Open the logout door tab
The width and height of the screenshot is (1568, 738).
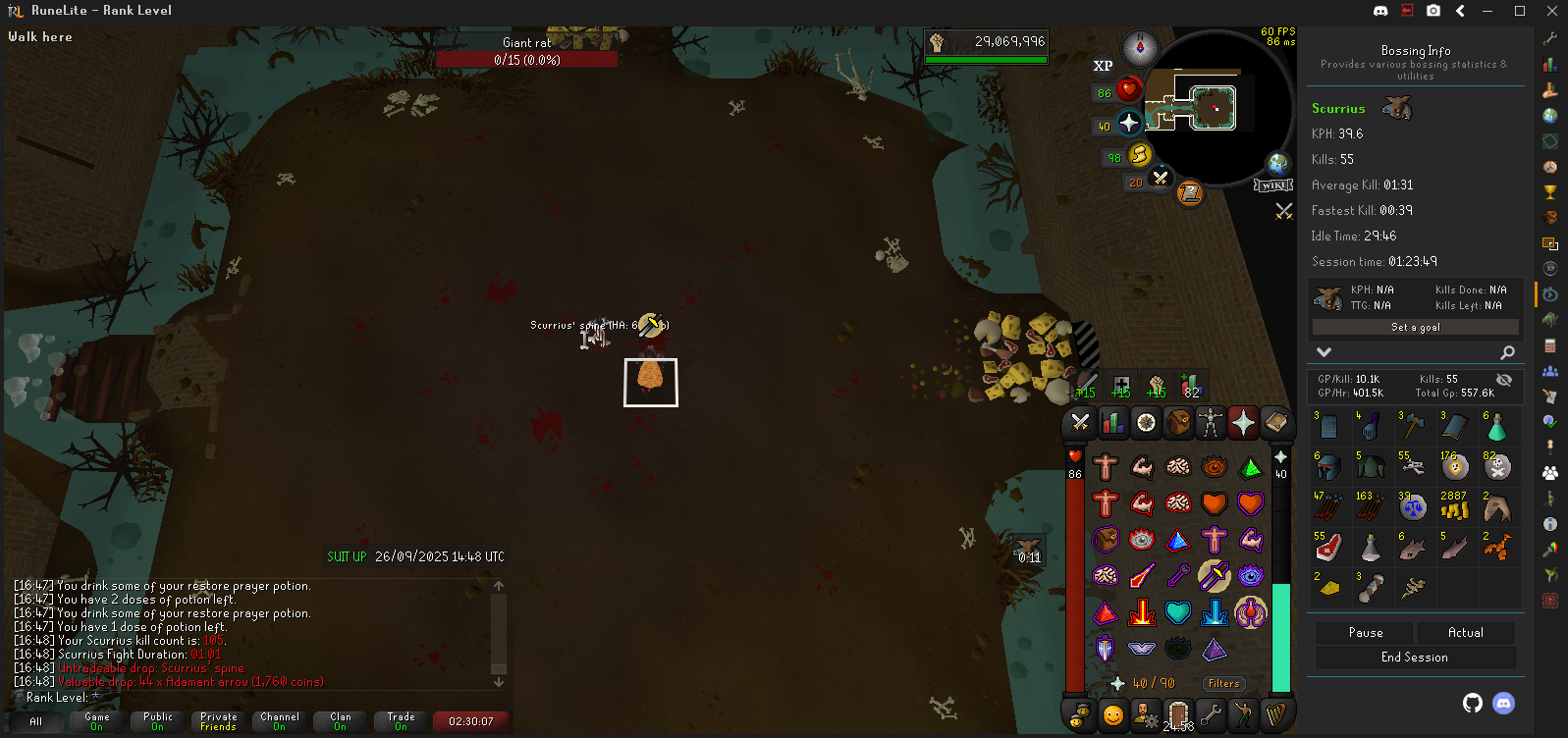[1178, 714]
